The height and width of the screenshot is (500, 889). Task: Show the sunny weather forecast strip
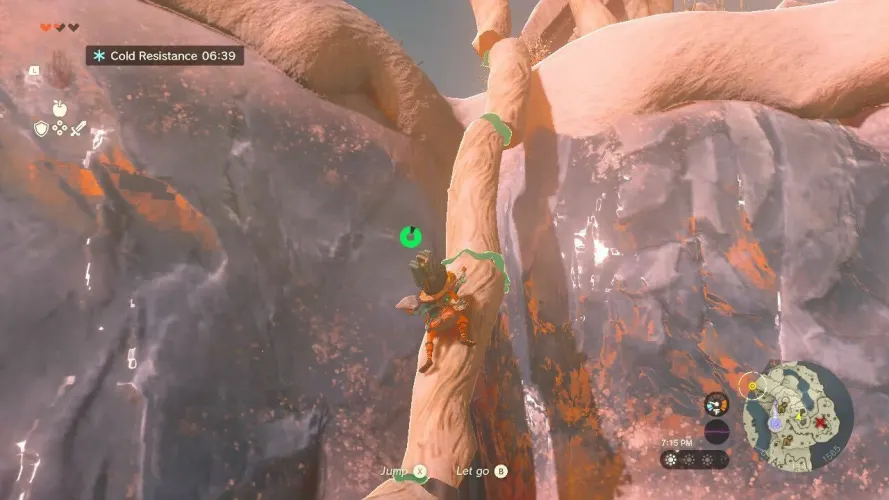tap(694, 459)
